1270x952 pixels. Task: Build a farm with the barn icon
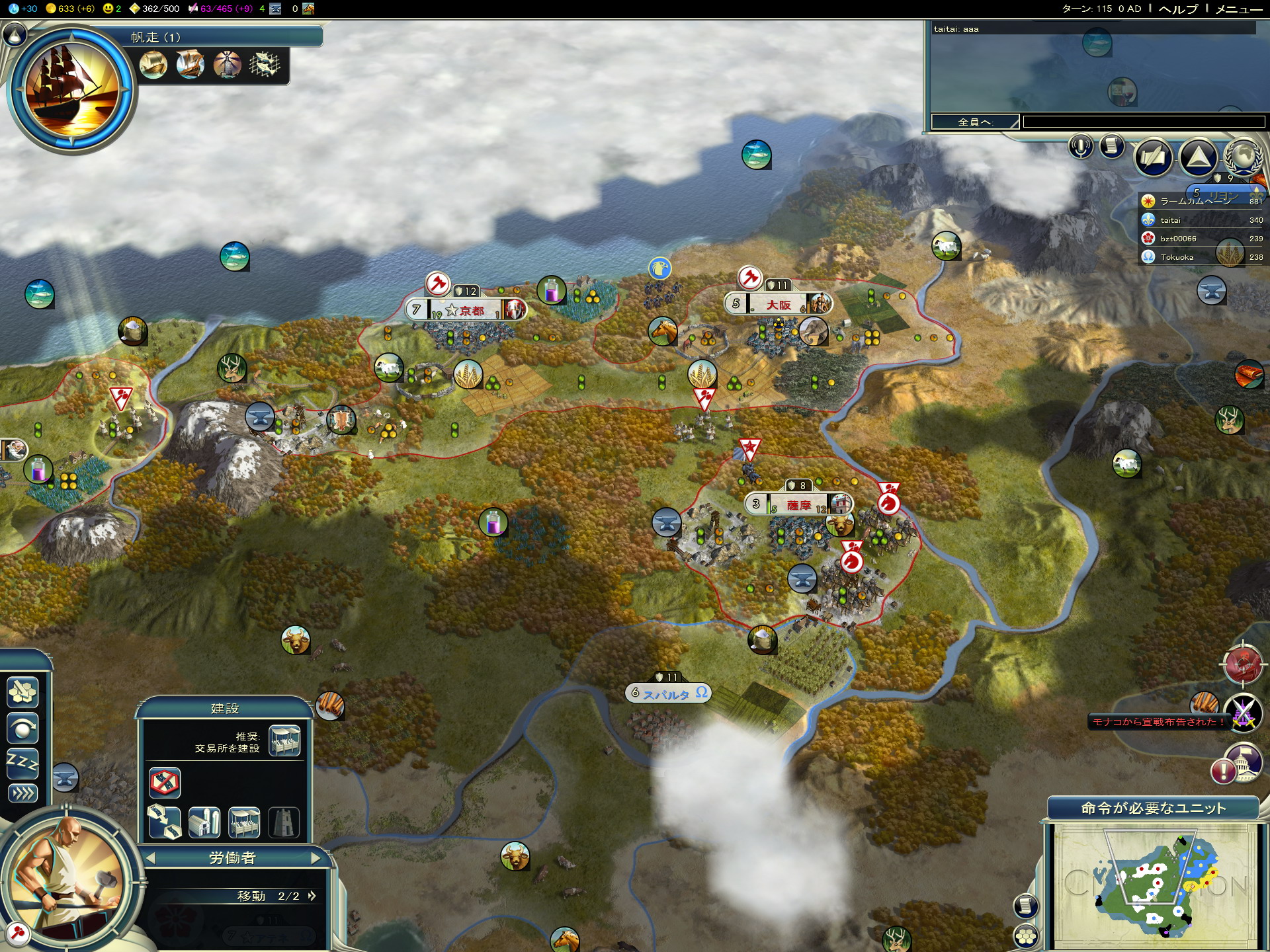204,822
